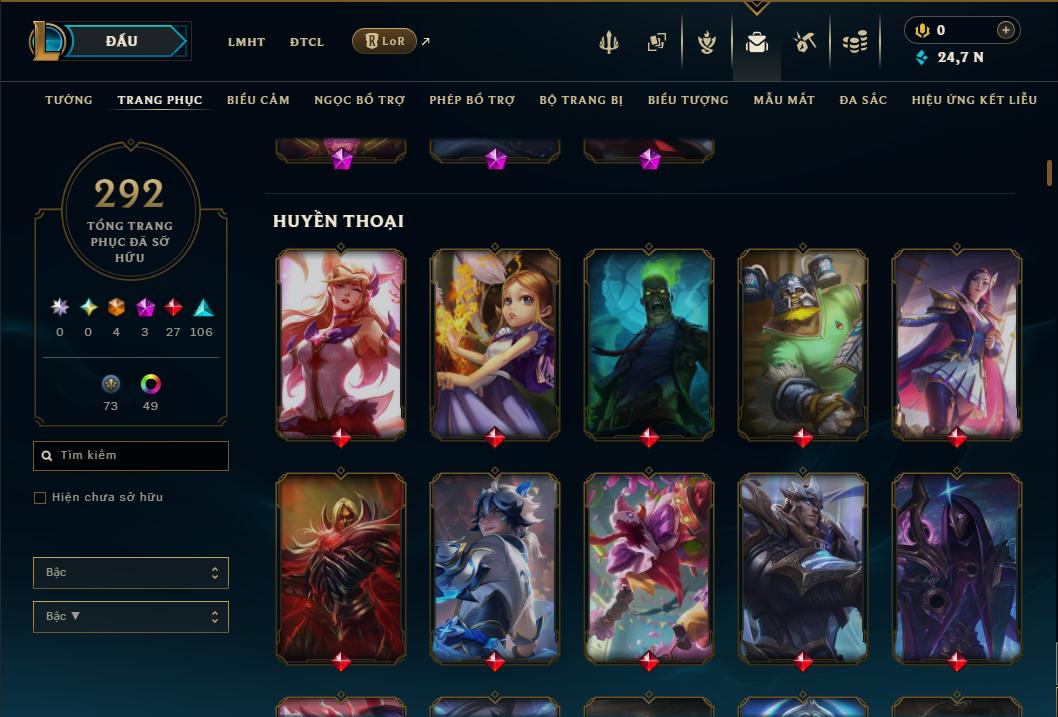Screen dimensions: 1058x717
Task: Open the BIỂU CẢM tab
Action: click(258, 100)
